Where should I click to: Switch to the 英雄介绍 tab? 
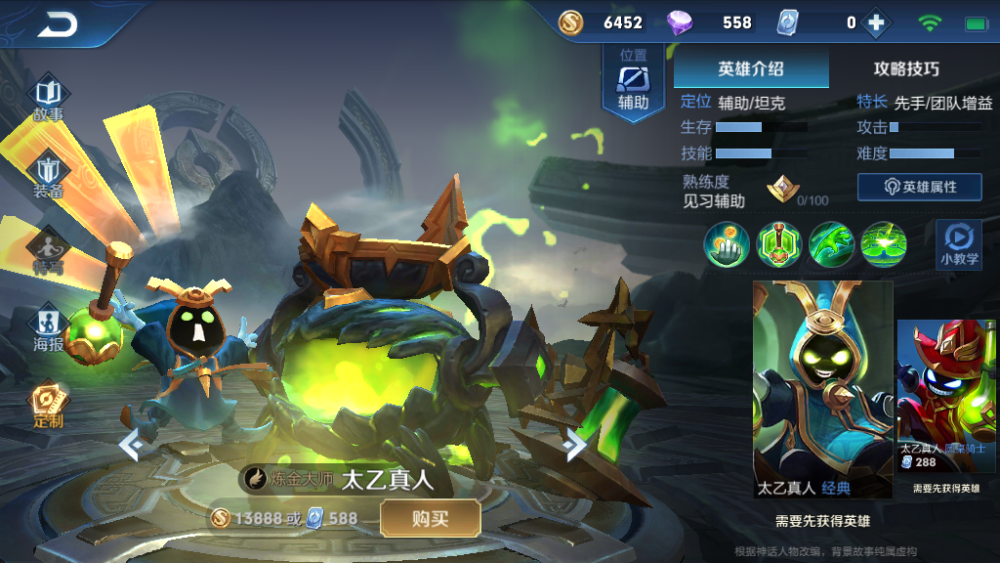pyautogui.click(x=751, y=69)
